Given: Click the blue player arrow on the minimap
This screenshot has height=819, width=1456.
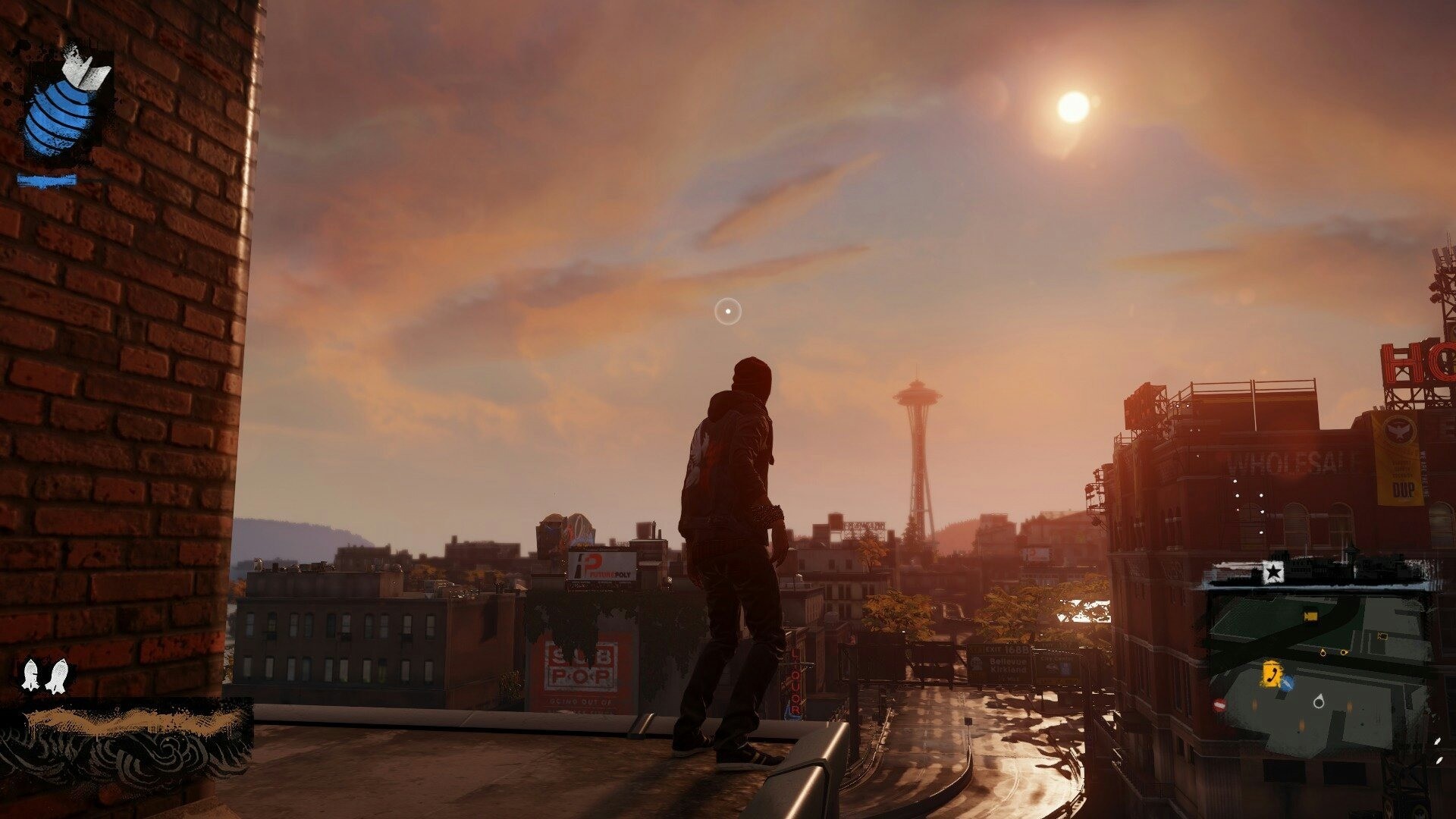Looking at the screenshot, I should (x=1287, y=681).
